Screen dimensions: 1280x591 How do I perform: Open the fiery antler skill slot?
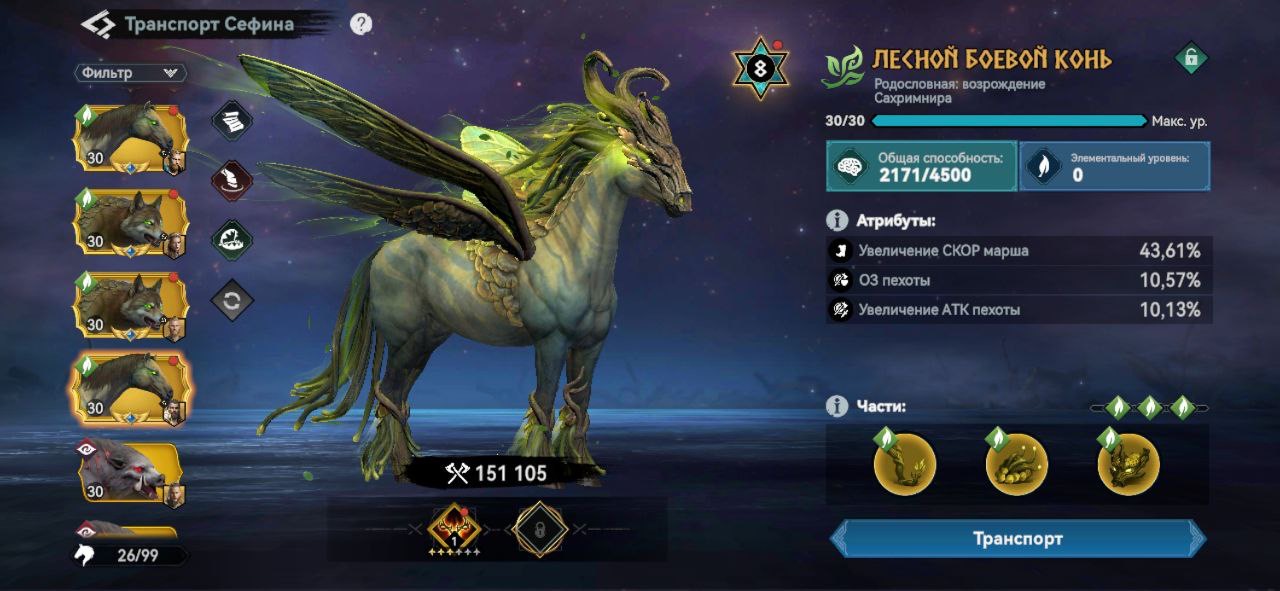pos(455,528)
